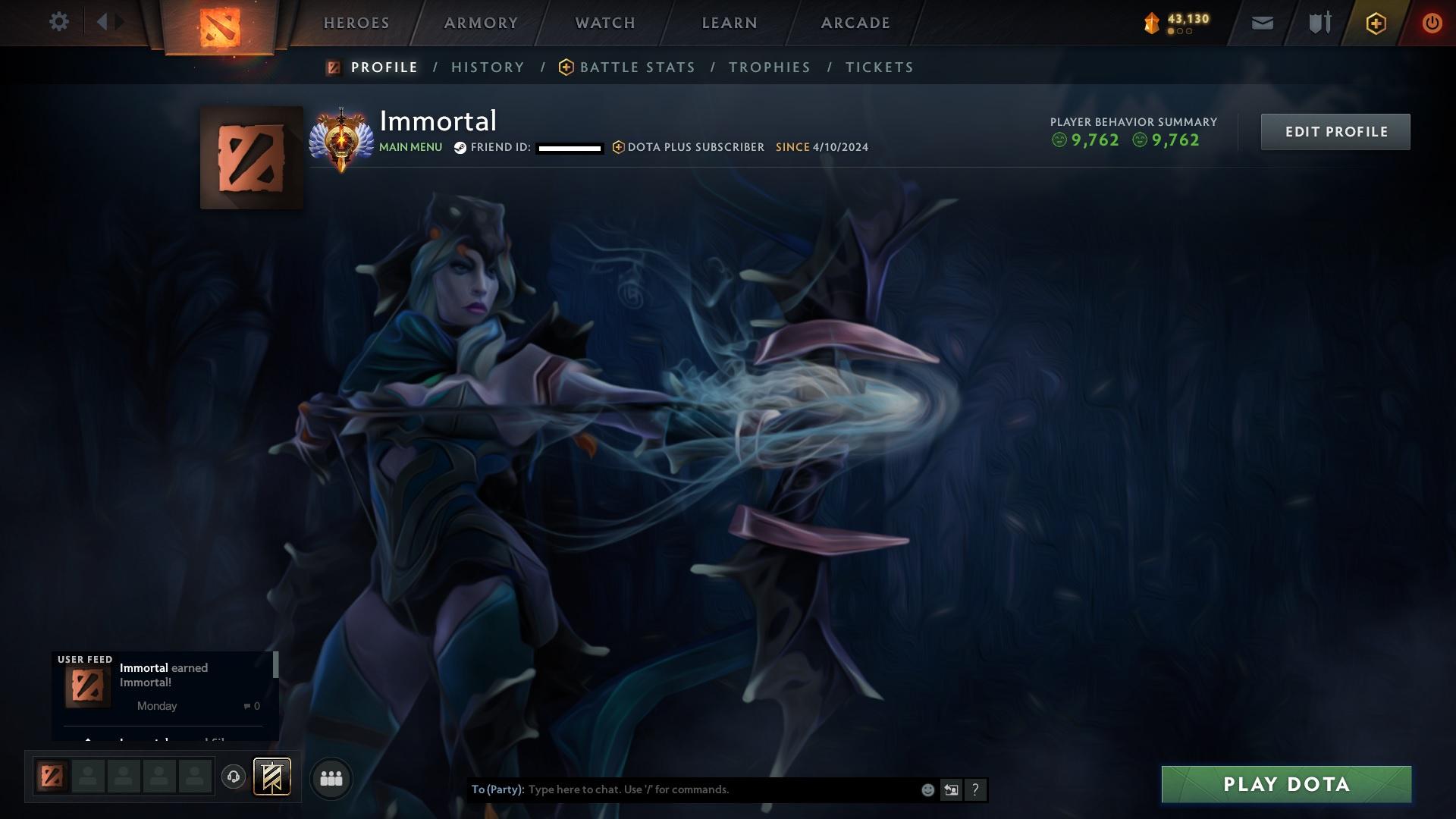Open the MAIN MENU rank display selector
1456x819 pixels.
(410, 147)
